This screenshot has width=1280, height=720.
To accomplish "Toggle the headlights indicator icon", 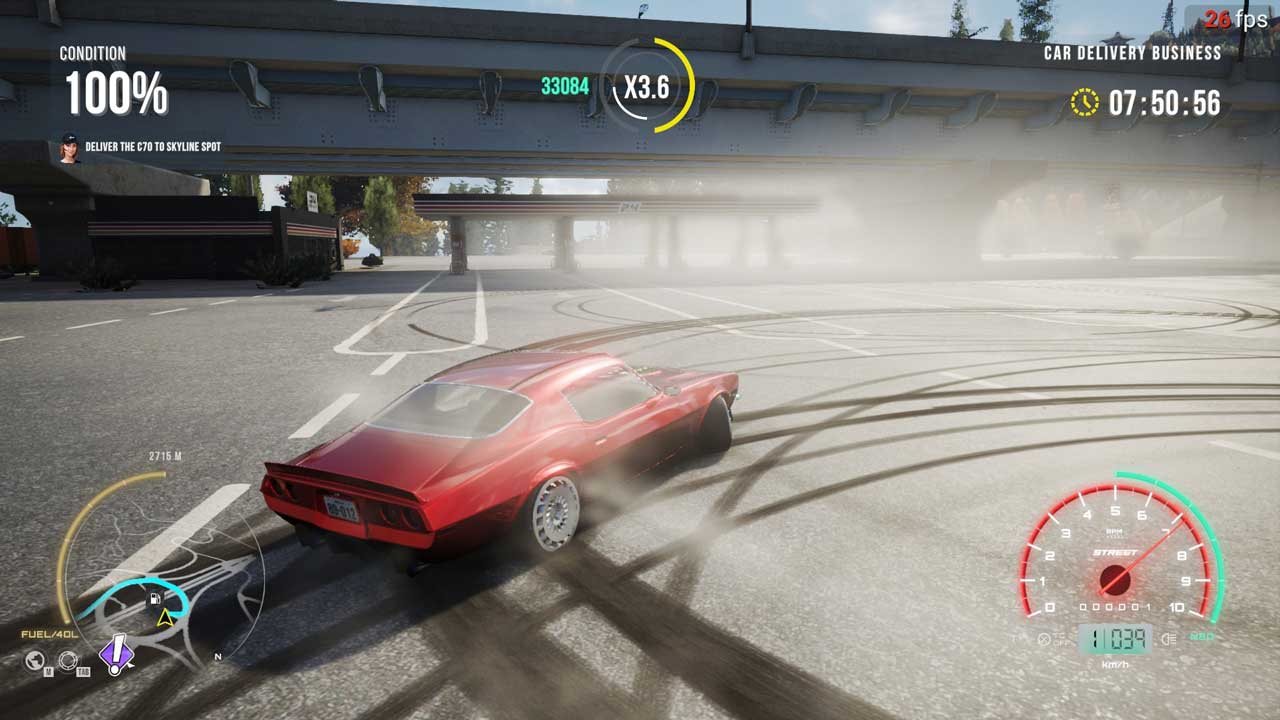I will click(x=1168, y=638).
